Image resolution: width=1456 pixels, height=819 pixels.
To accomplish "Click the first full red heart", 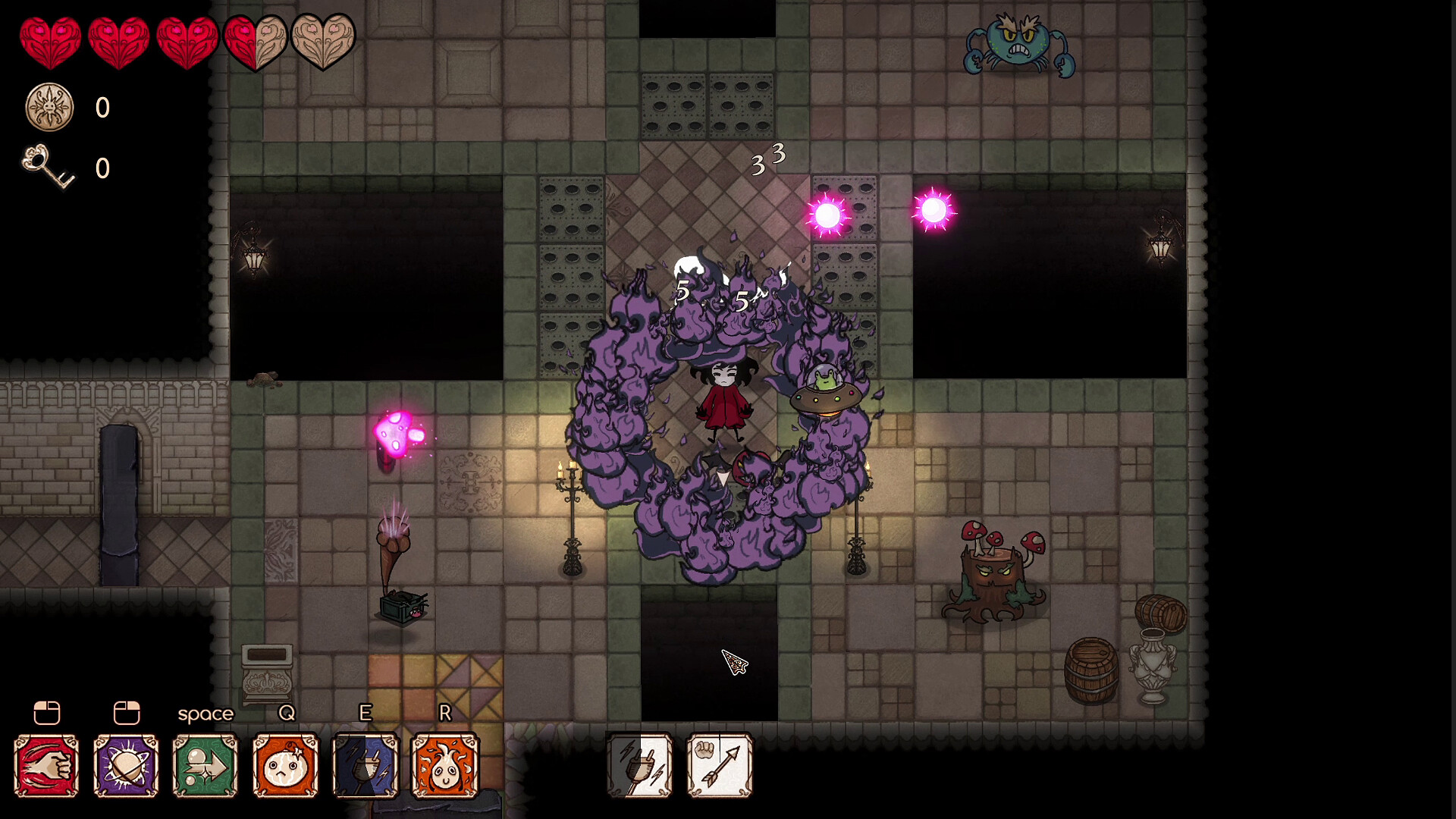I will pos(51,39).
